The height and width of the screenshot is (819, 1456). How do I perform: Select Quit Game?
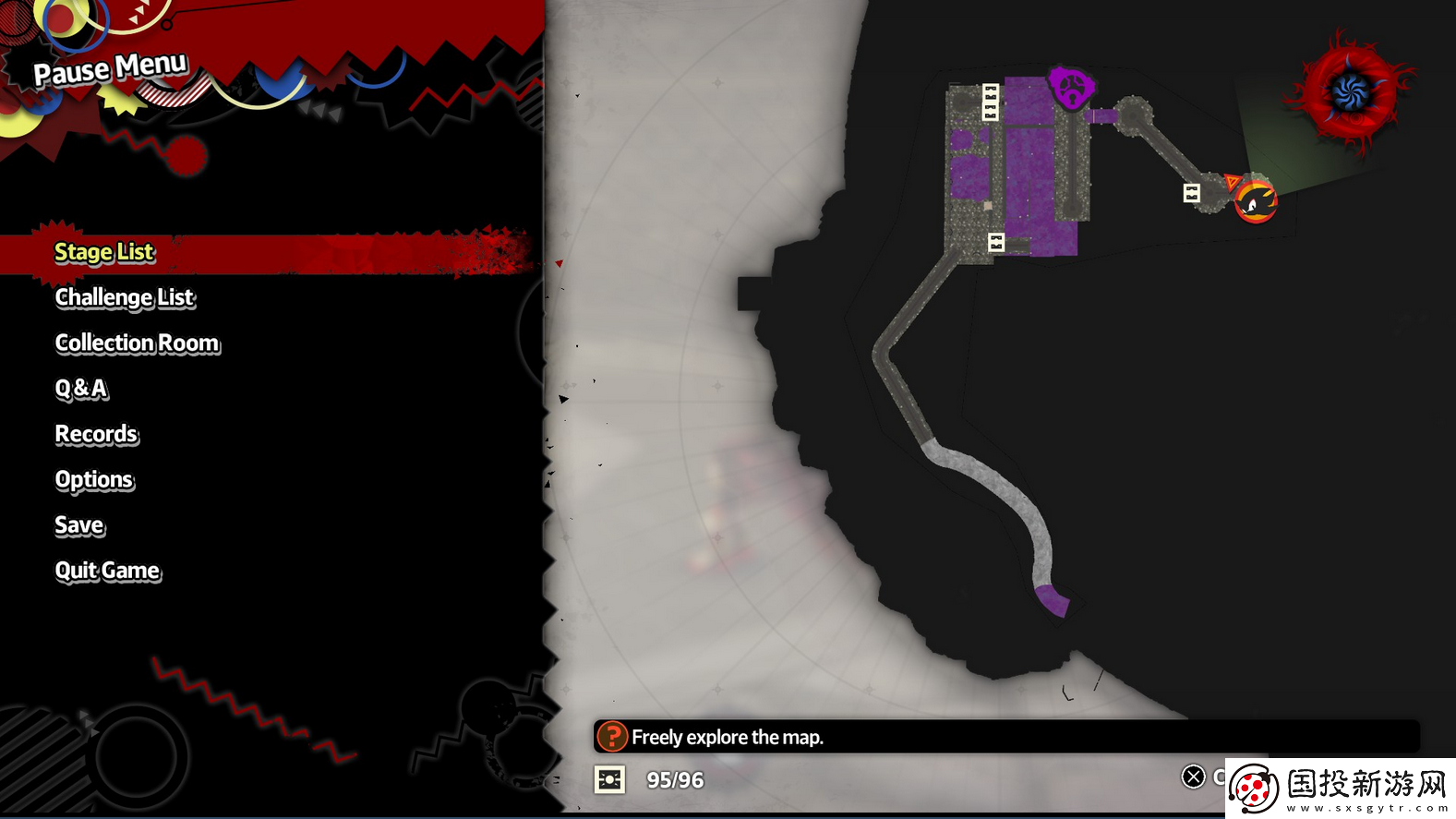pos(107,571)
